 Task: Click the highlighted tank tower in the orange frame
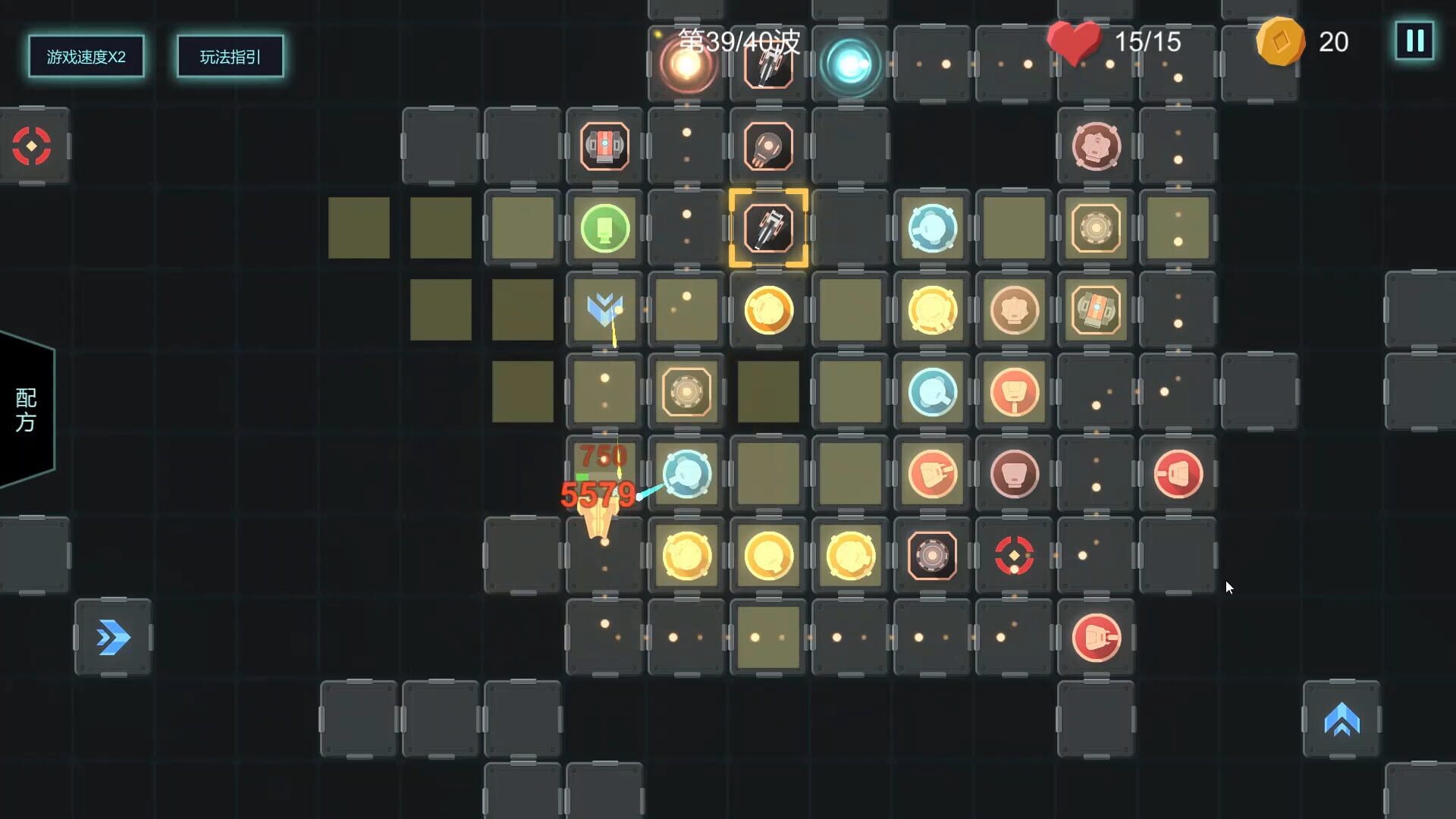[x=768, y=227]
